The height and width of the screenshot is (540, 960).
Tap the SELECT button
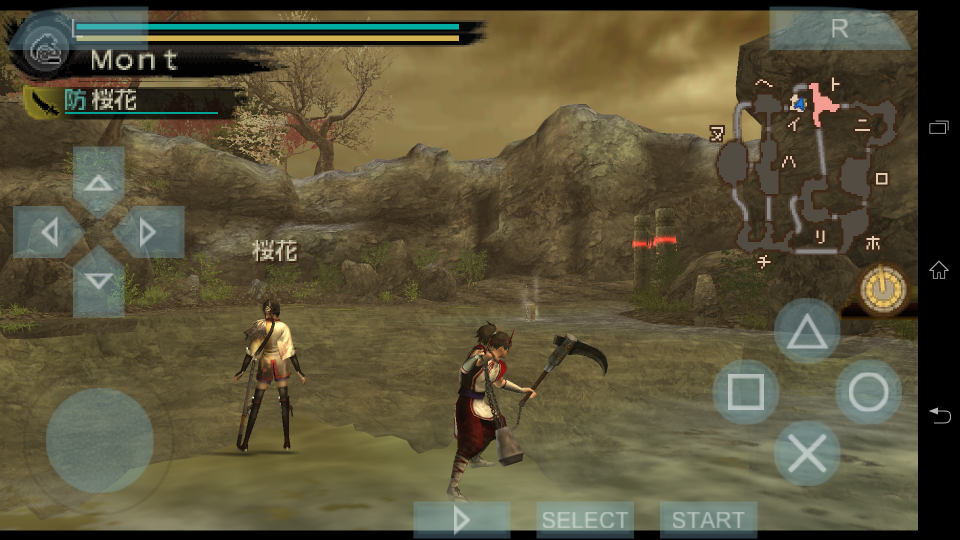585,520
